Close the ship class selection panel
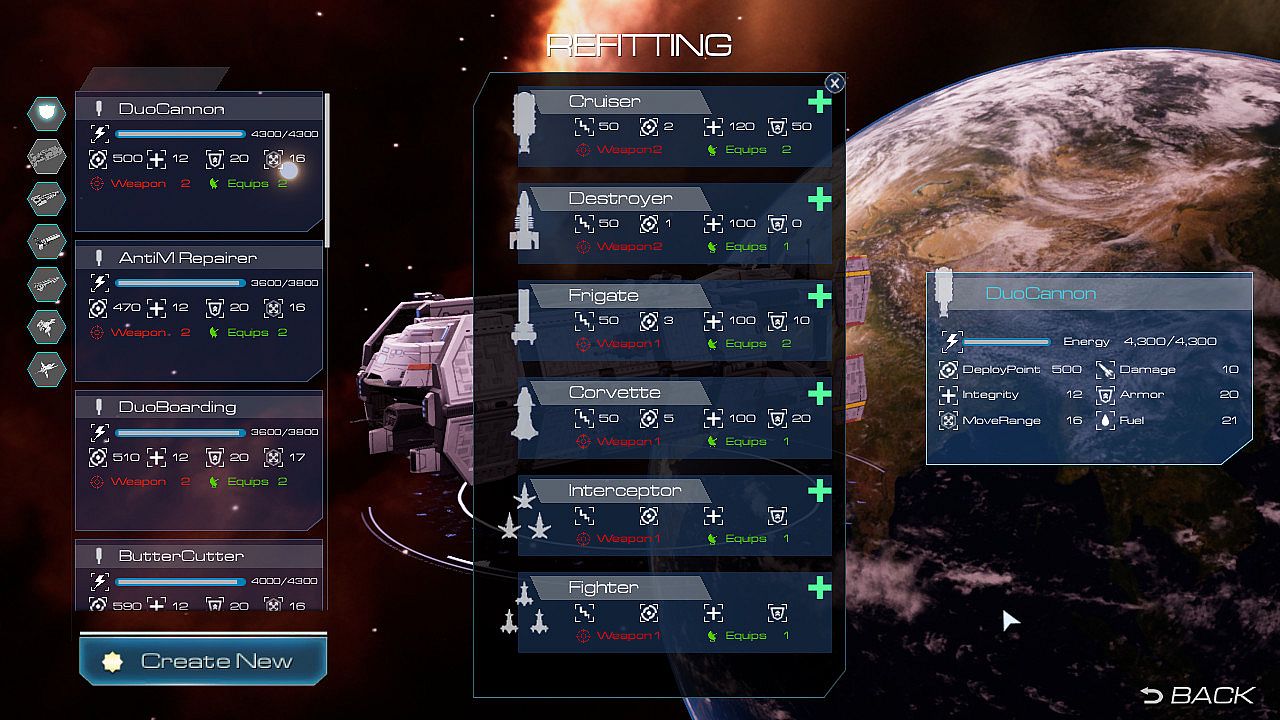The image size is (1280, 720). click(x=834, y=83)
